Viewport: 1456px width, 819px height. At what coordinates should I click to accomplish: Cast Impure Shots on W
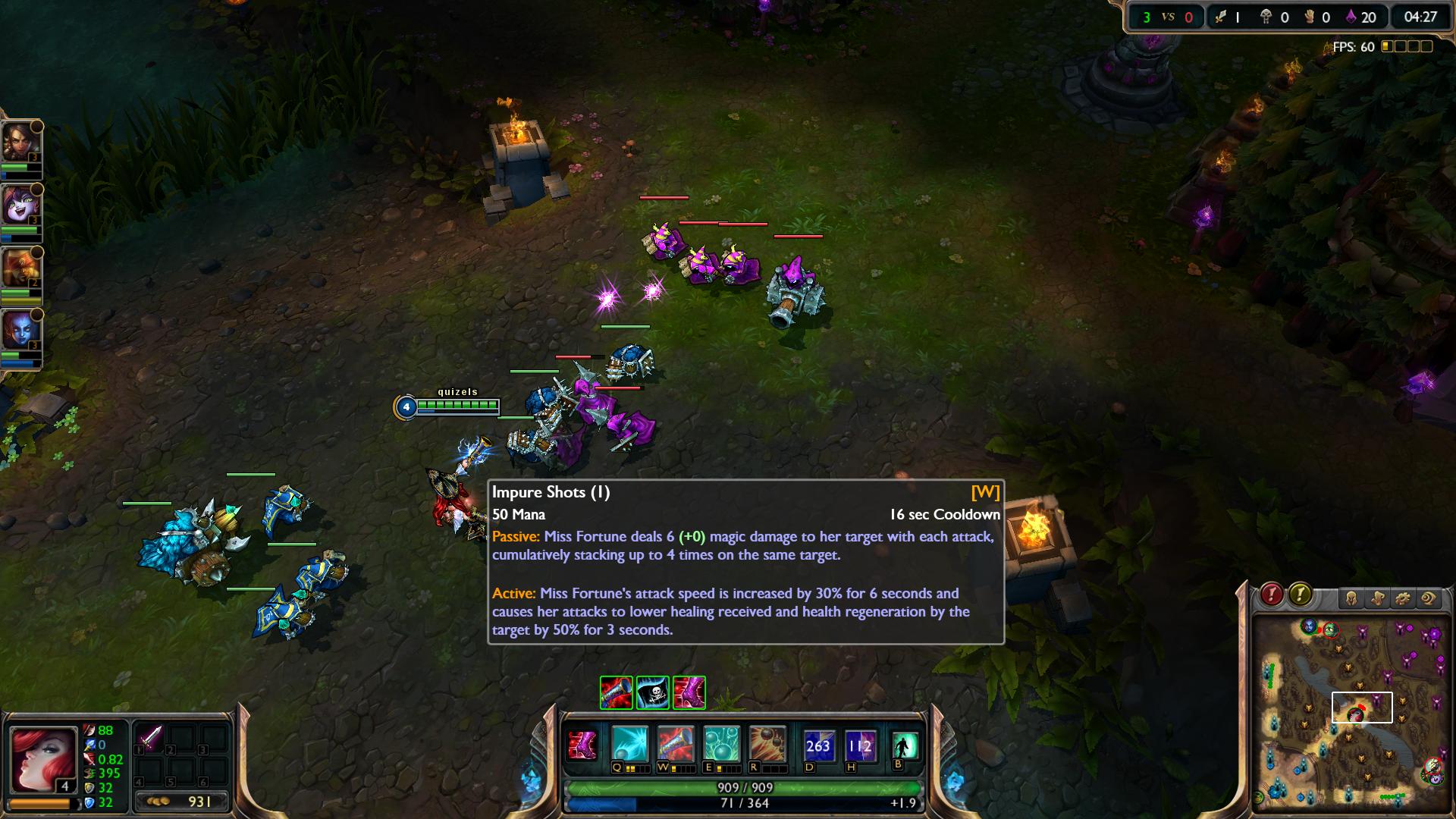click(675, 745)
